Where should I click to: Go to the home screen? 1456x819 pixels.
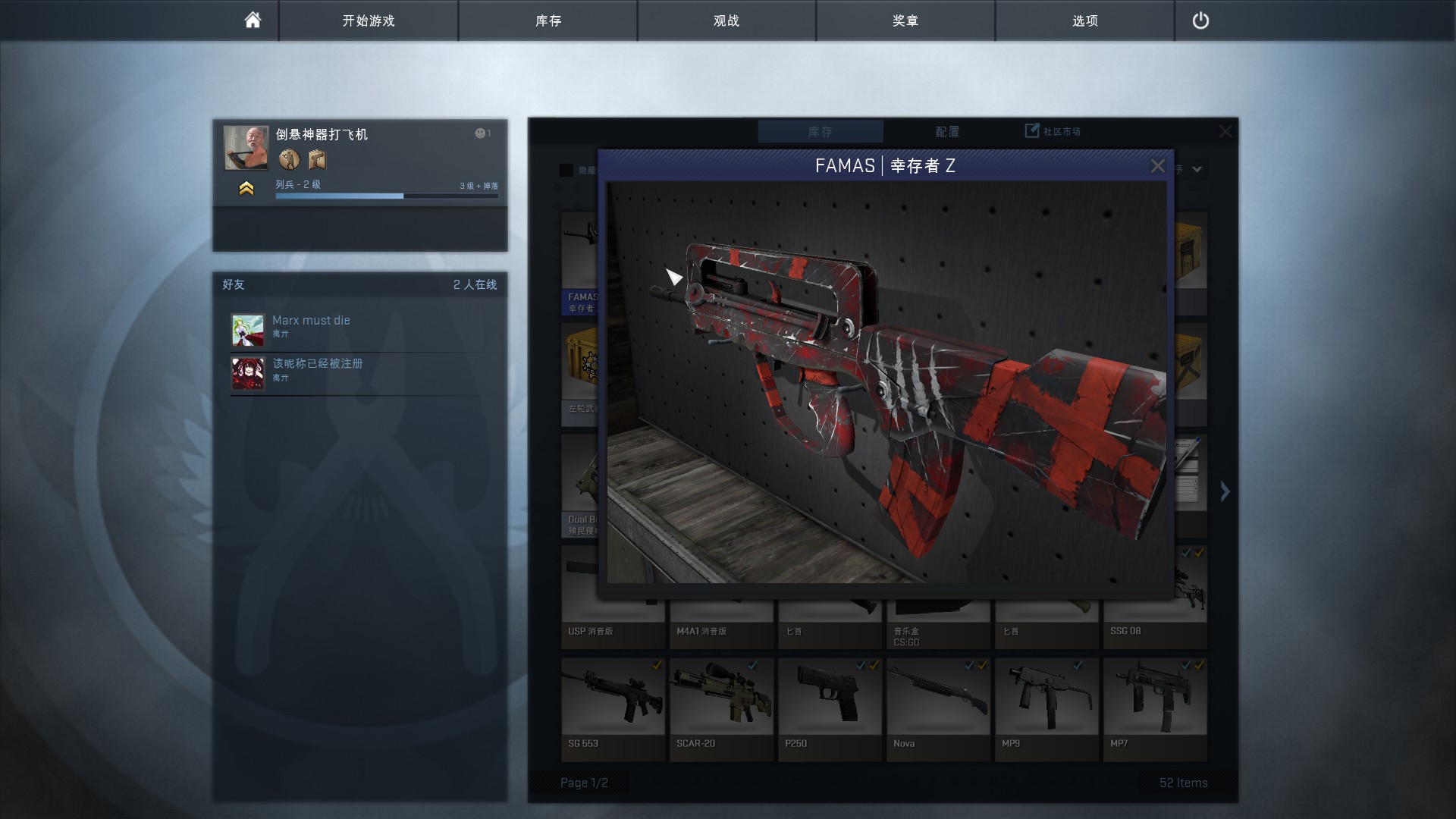[x=253, y=20]
